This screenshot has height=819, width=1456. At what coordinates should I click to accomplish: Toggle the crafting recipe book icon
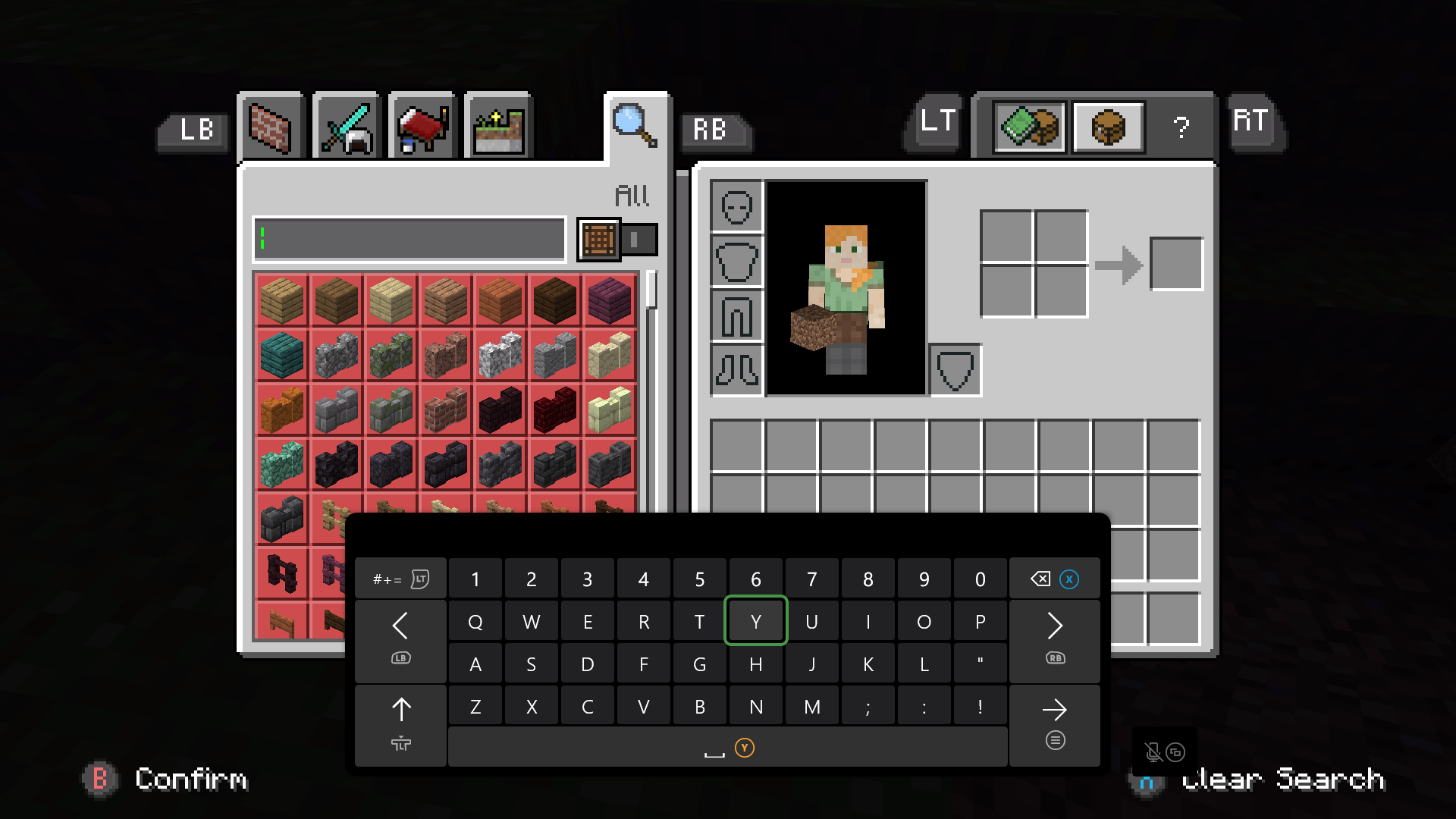pyautogui.click(x=1029, y=127)
